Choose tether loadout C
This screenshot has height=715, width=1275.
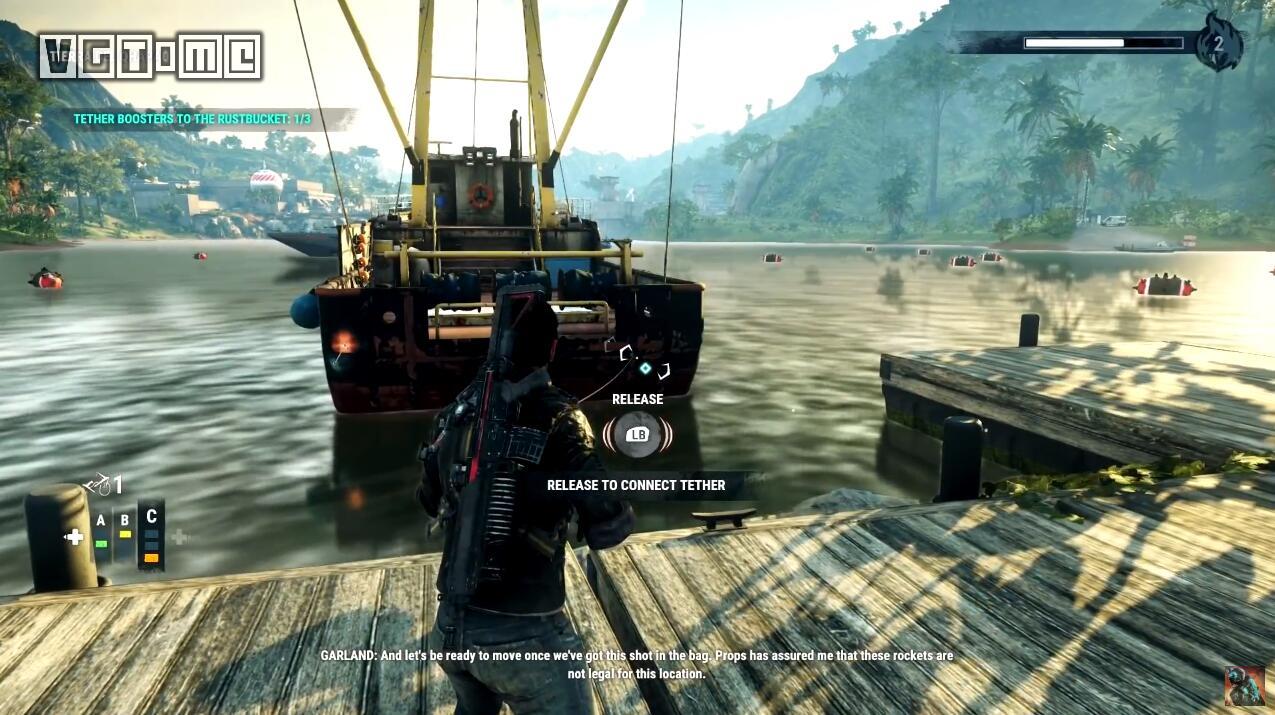(x=151, y=534)
